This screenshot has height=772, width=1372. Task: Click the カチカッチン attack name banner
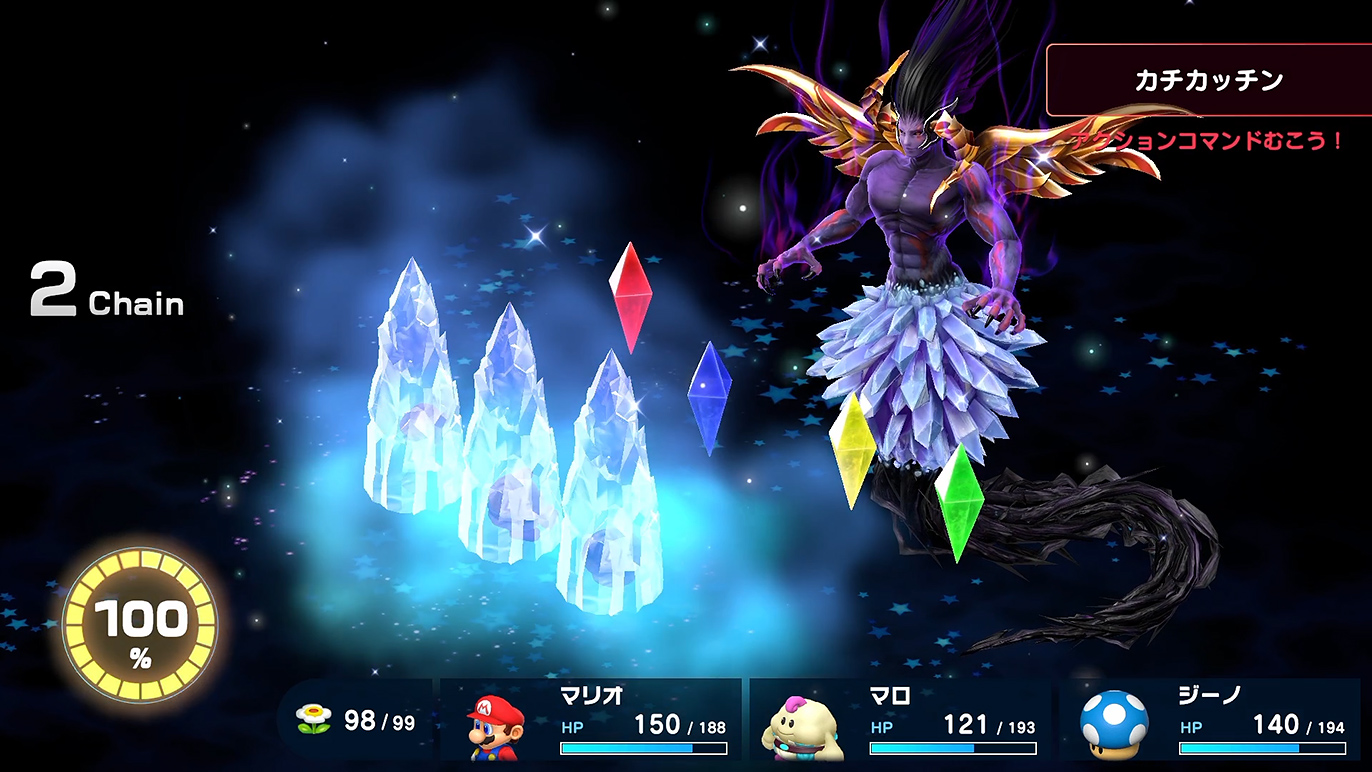click(x=1208, y=81)
